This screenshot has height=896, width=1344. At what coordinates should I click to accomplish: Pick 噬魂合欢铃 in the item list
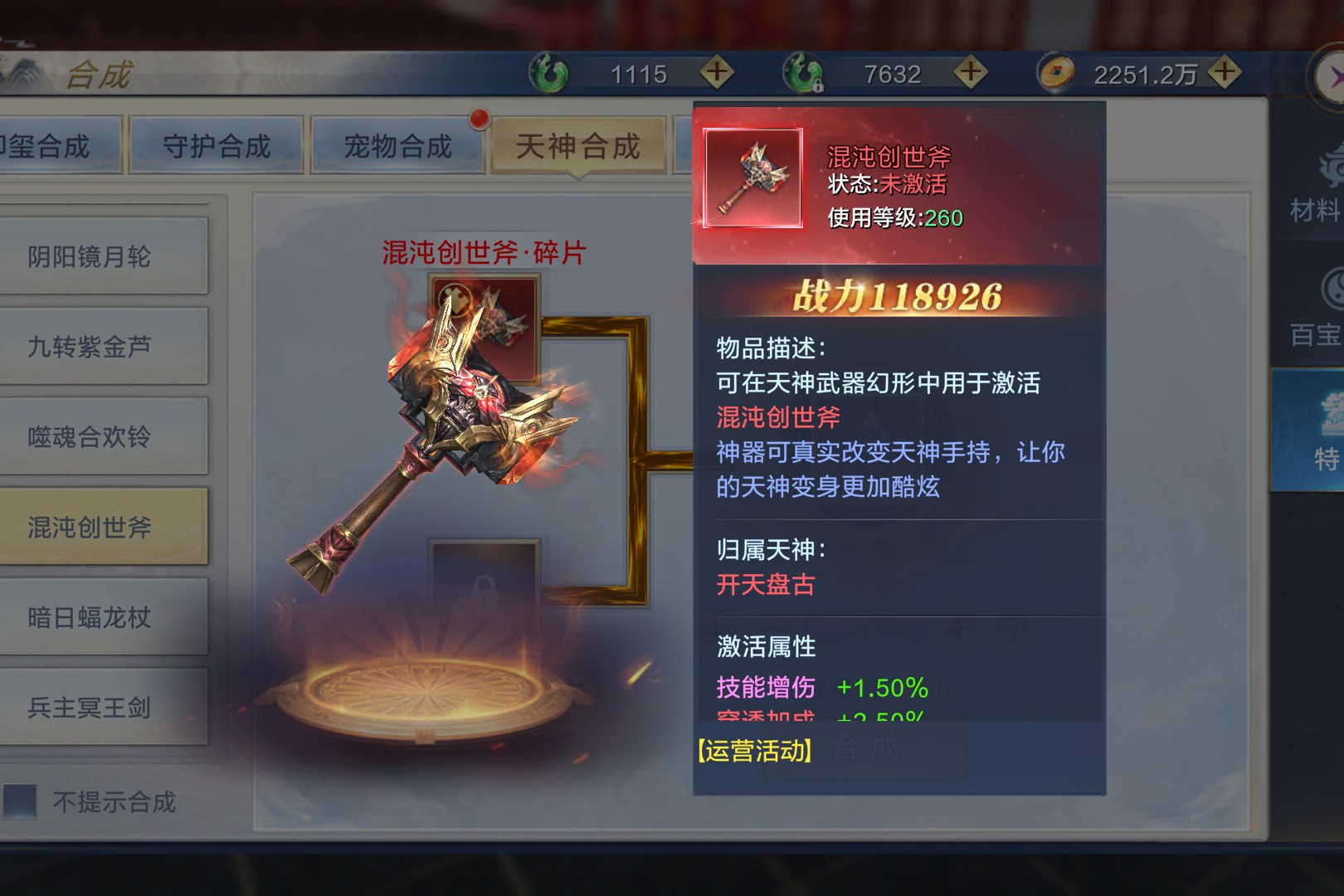(x=90, y=437)
